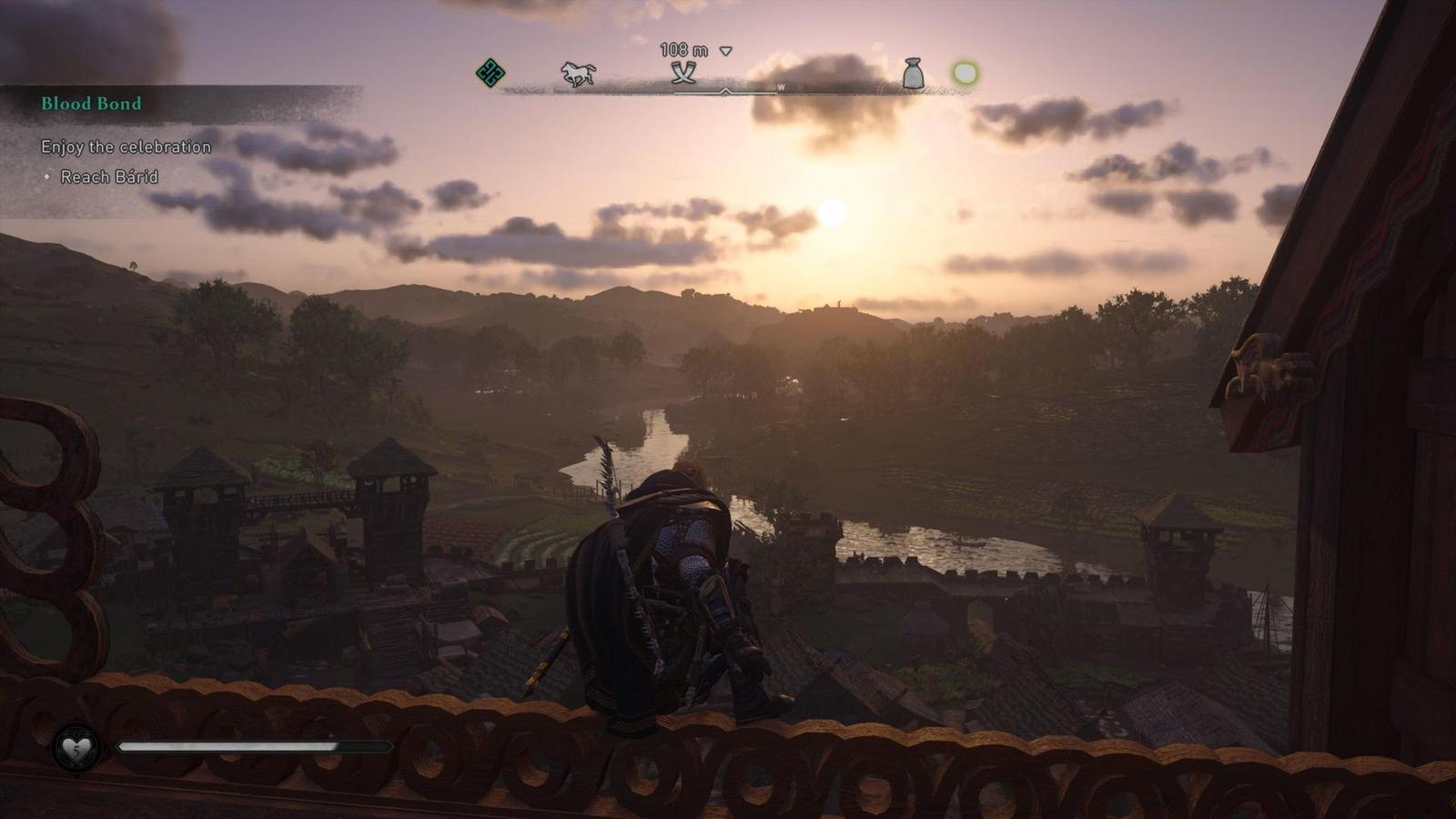The height and width of the screenshot is (819, 1456).
Task: Select the Blood Bond quest tracker title
Action: [91, 104]
